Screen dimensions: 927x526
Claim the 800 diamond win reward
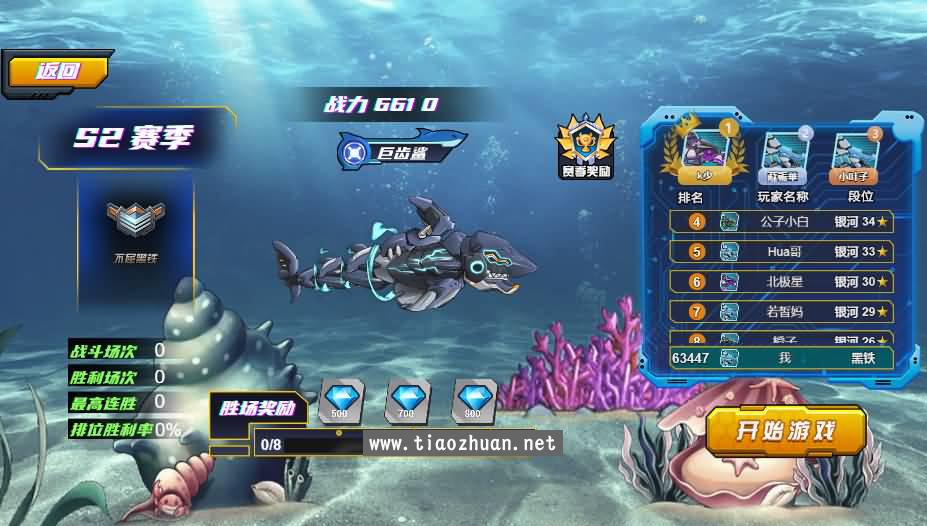pyautogui.click(x=472, y=399)
